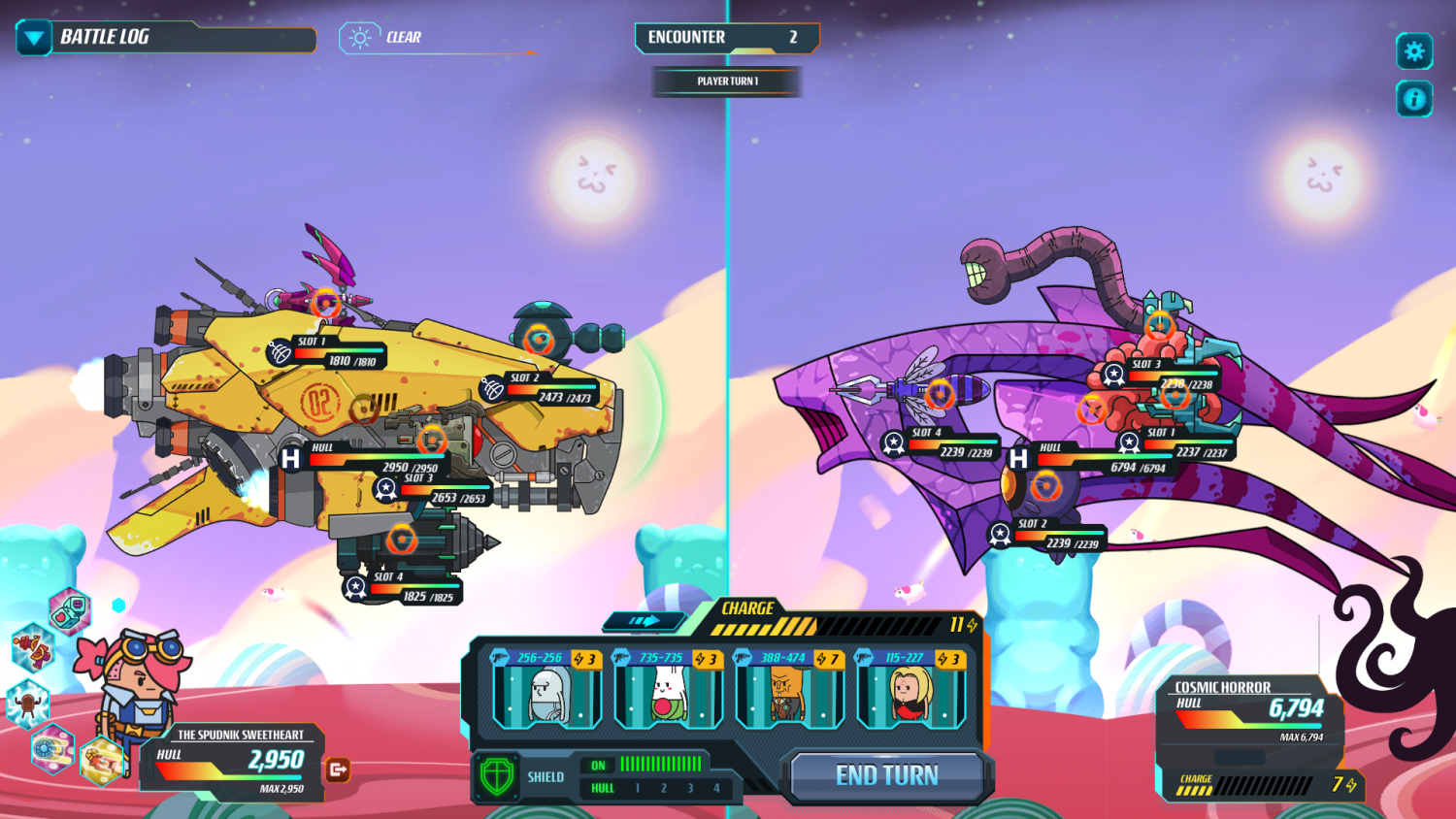Set shield to protect Hull section 2
This screenshot has height=819, width=1456.
coord(664,788)
